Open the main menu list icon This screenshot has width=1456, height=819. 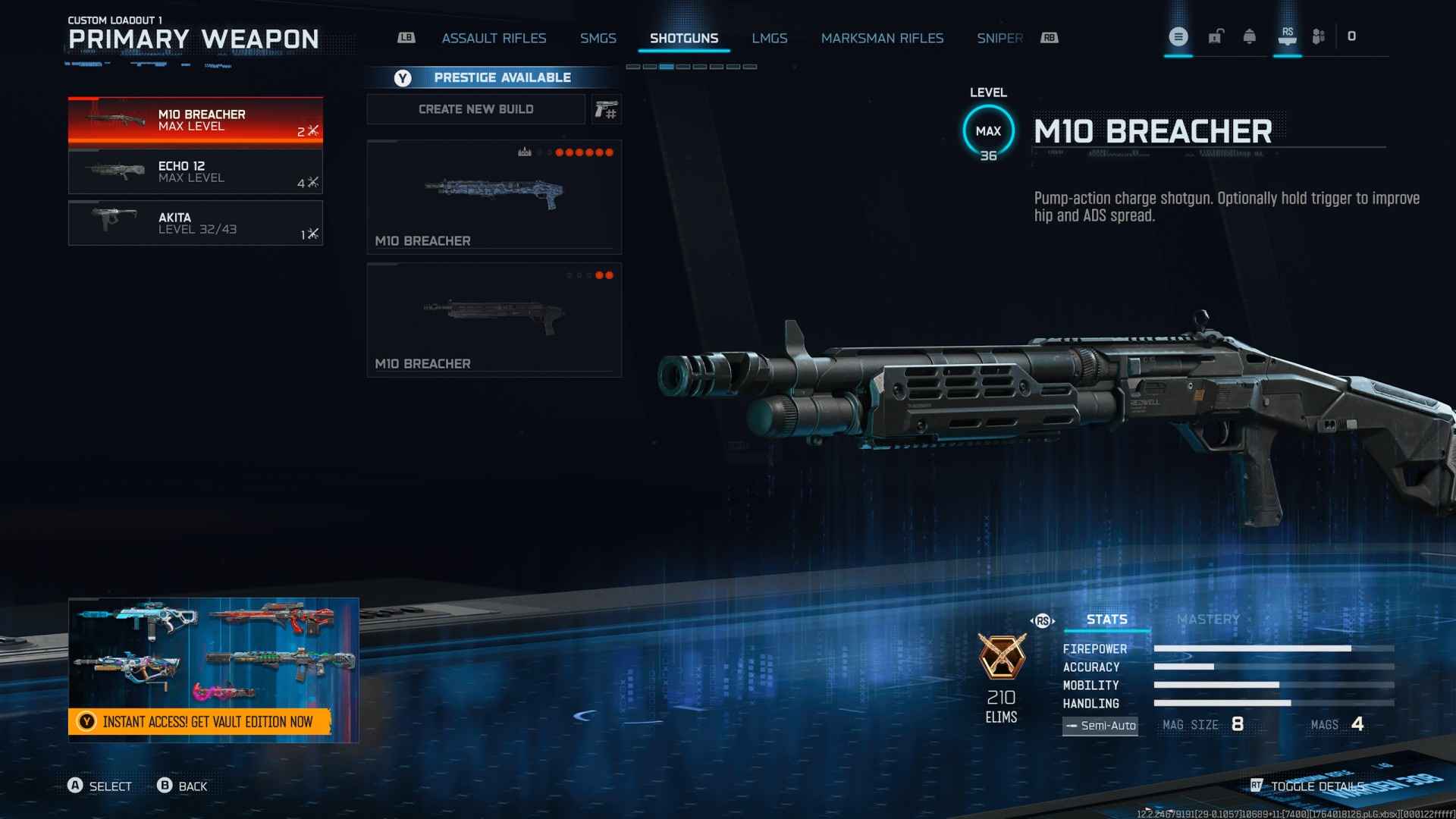click(1178, 36)
